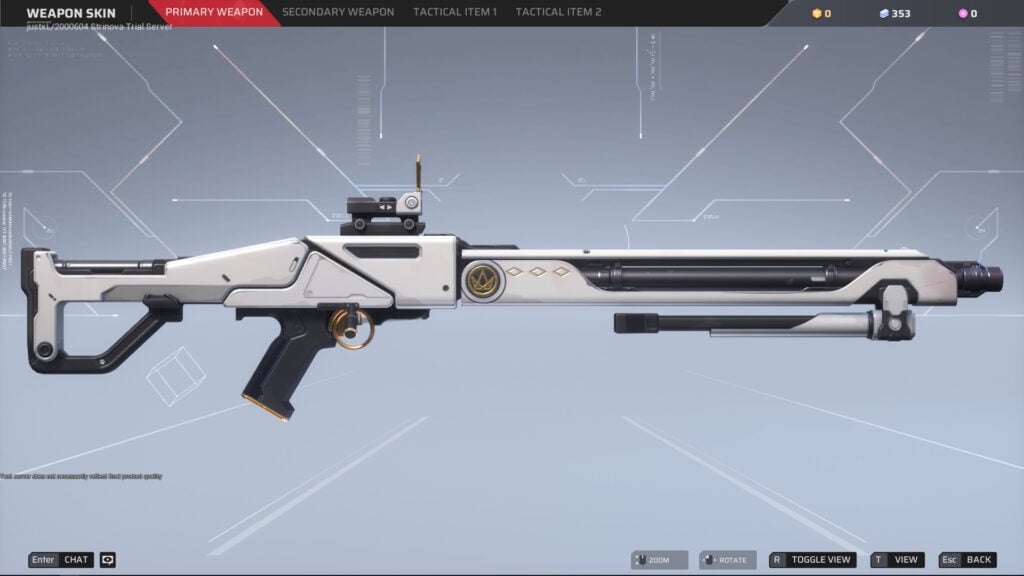Click the Toggle View button
1024x576 pixels.
[x=813, y=560]
